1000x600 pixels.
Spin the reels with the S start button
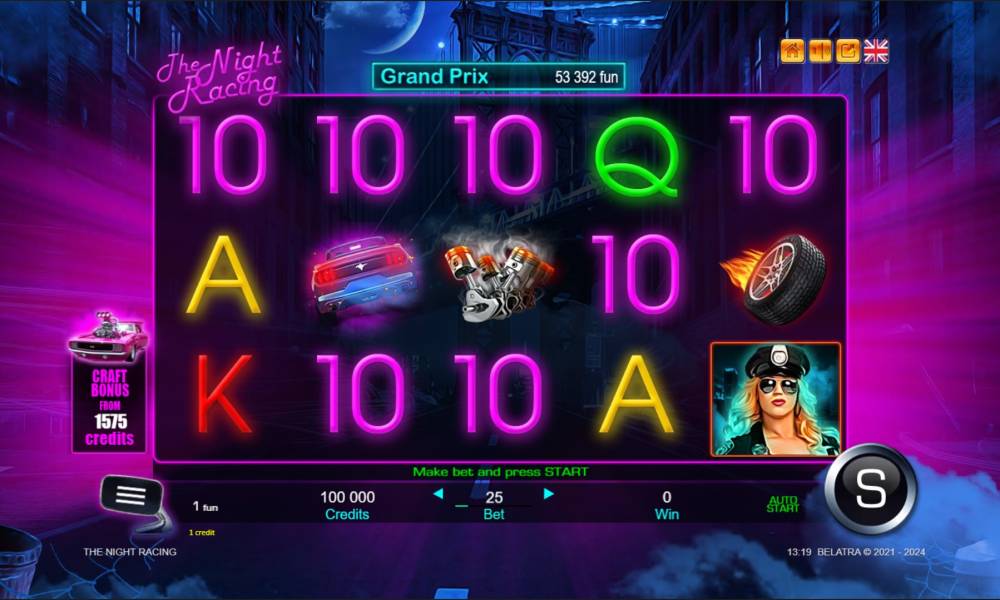[x=871, y=490]
